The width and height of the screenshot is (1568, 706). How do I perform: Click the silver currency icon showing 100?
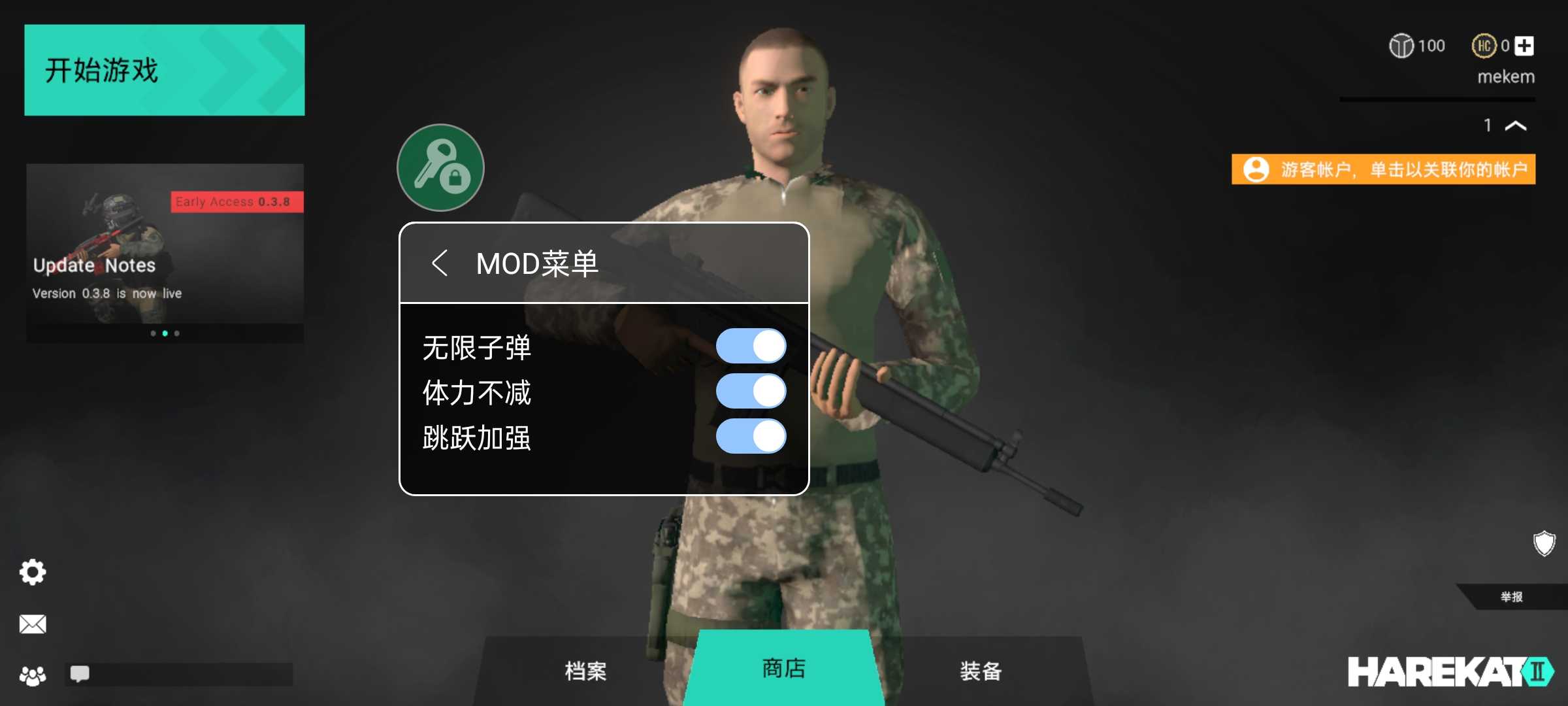(x=1401, y=46)
